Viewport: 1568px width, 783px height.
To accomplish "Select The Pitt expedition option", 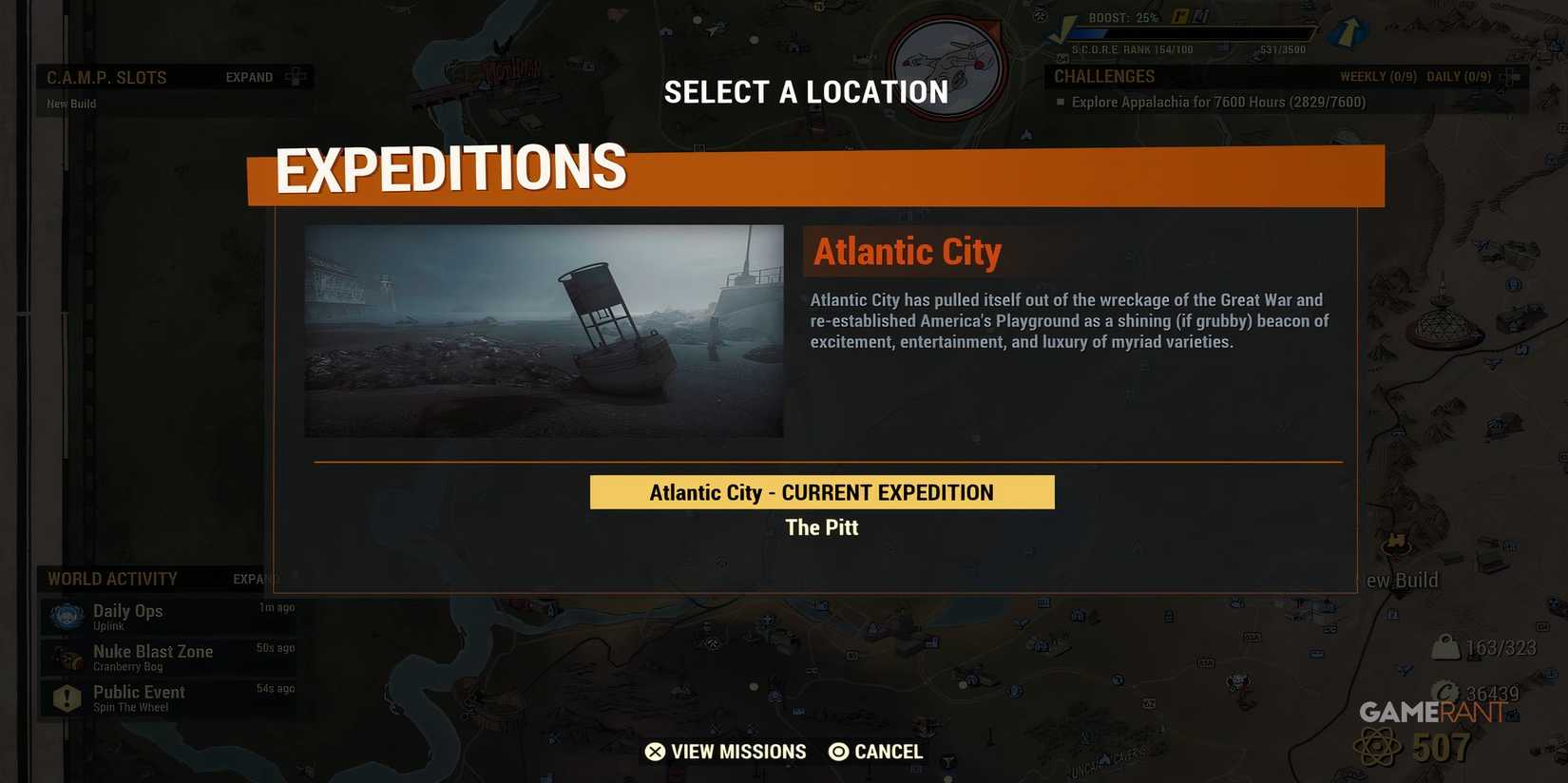I will click(821, 527).
